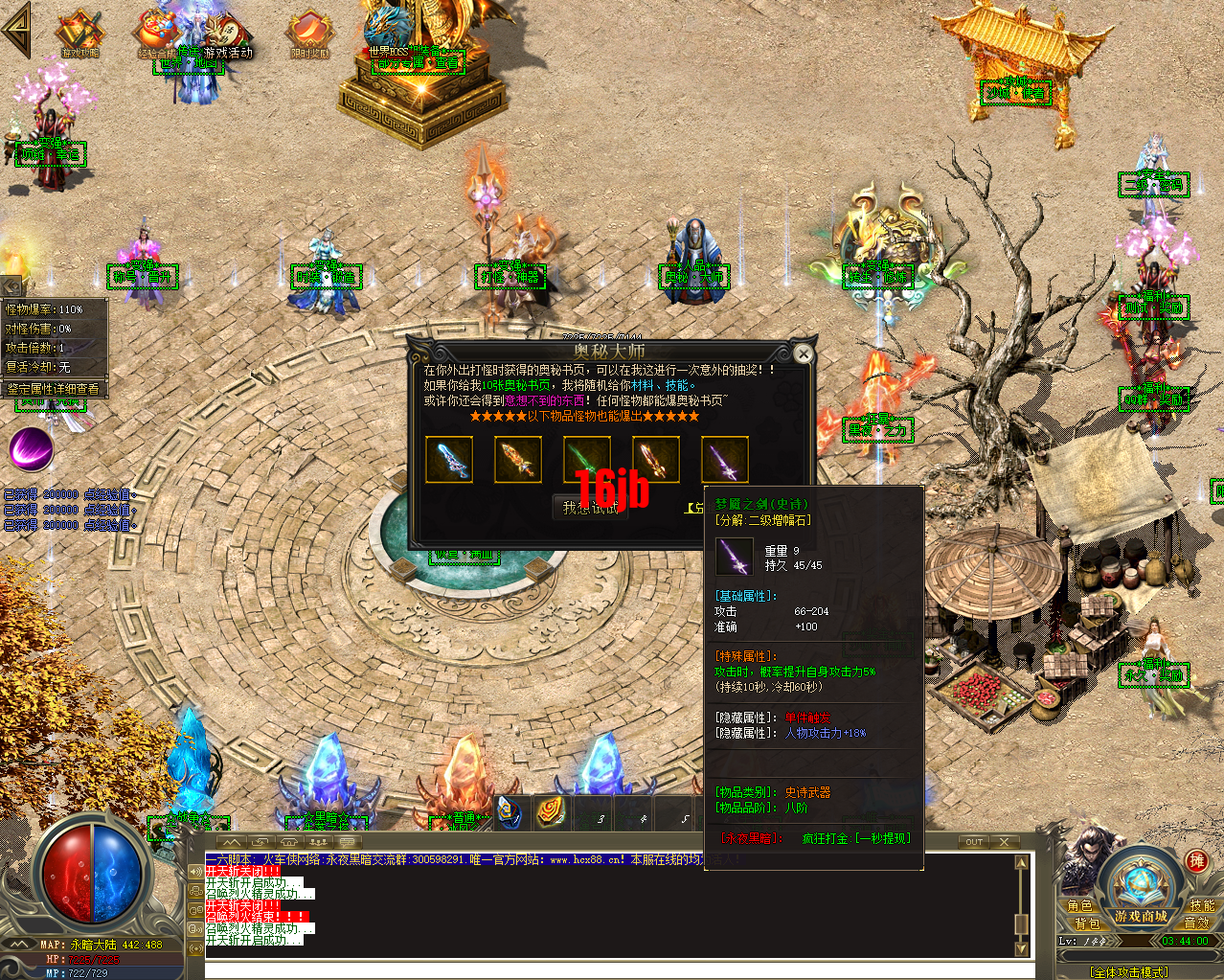Open 鉴定属性详细查看 details
The image size is (1224, 980).
click(54, 389)
